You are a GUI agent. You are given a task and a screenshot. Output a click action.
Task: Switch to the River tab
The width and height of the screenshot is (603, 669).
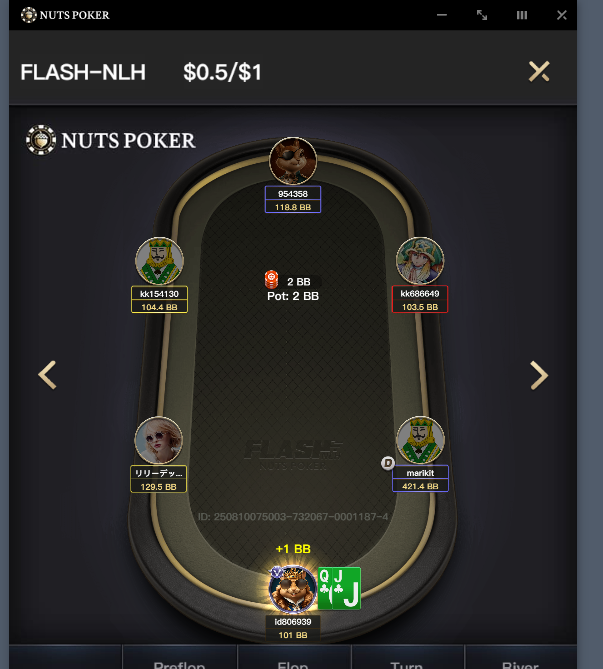(x=520, y=662)
